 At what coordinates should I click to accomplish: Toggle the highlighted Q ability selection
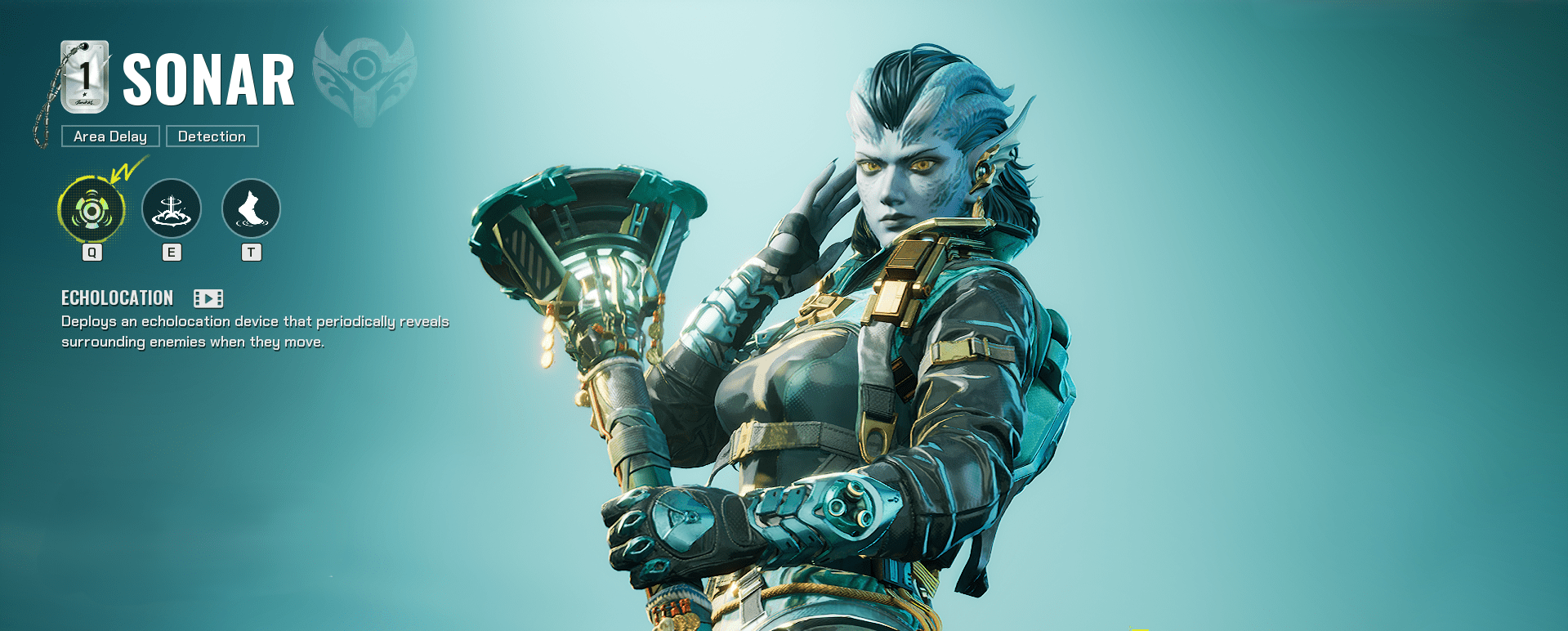click(92, 209)
